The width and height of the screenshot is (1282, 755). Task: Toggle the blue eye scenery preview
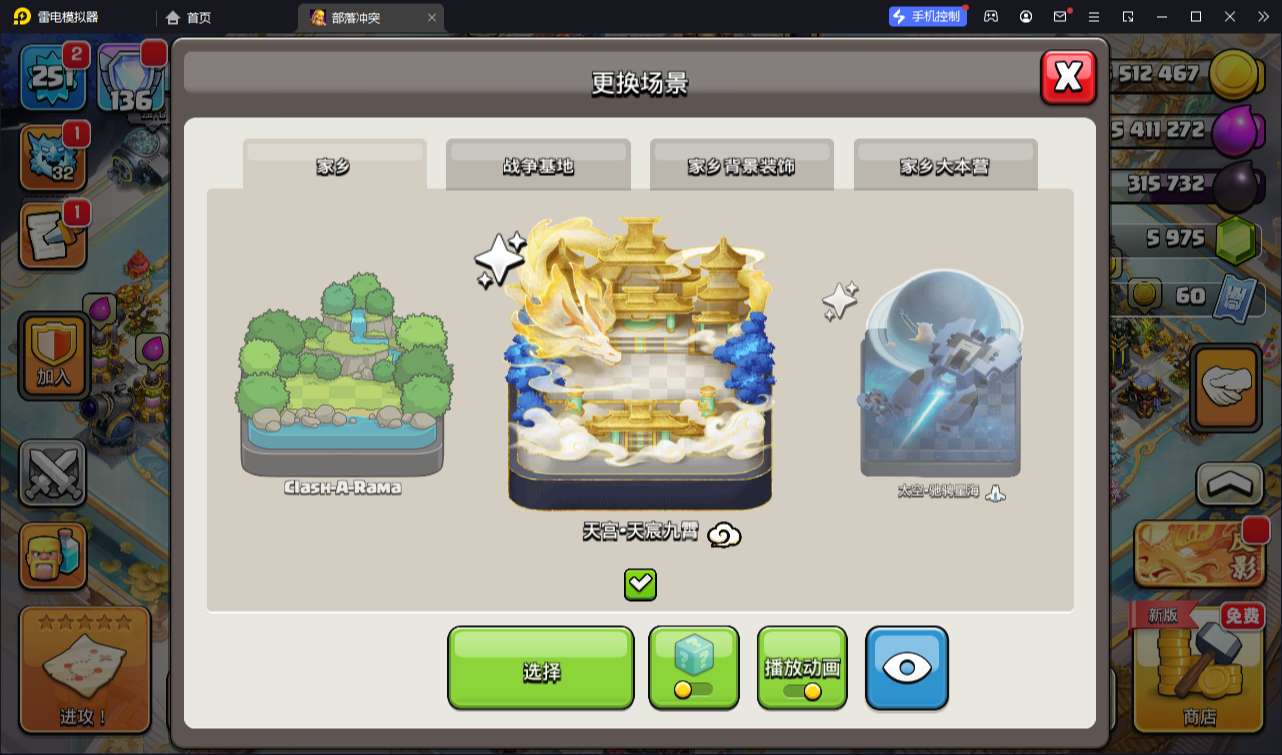[906, 668]
